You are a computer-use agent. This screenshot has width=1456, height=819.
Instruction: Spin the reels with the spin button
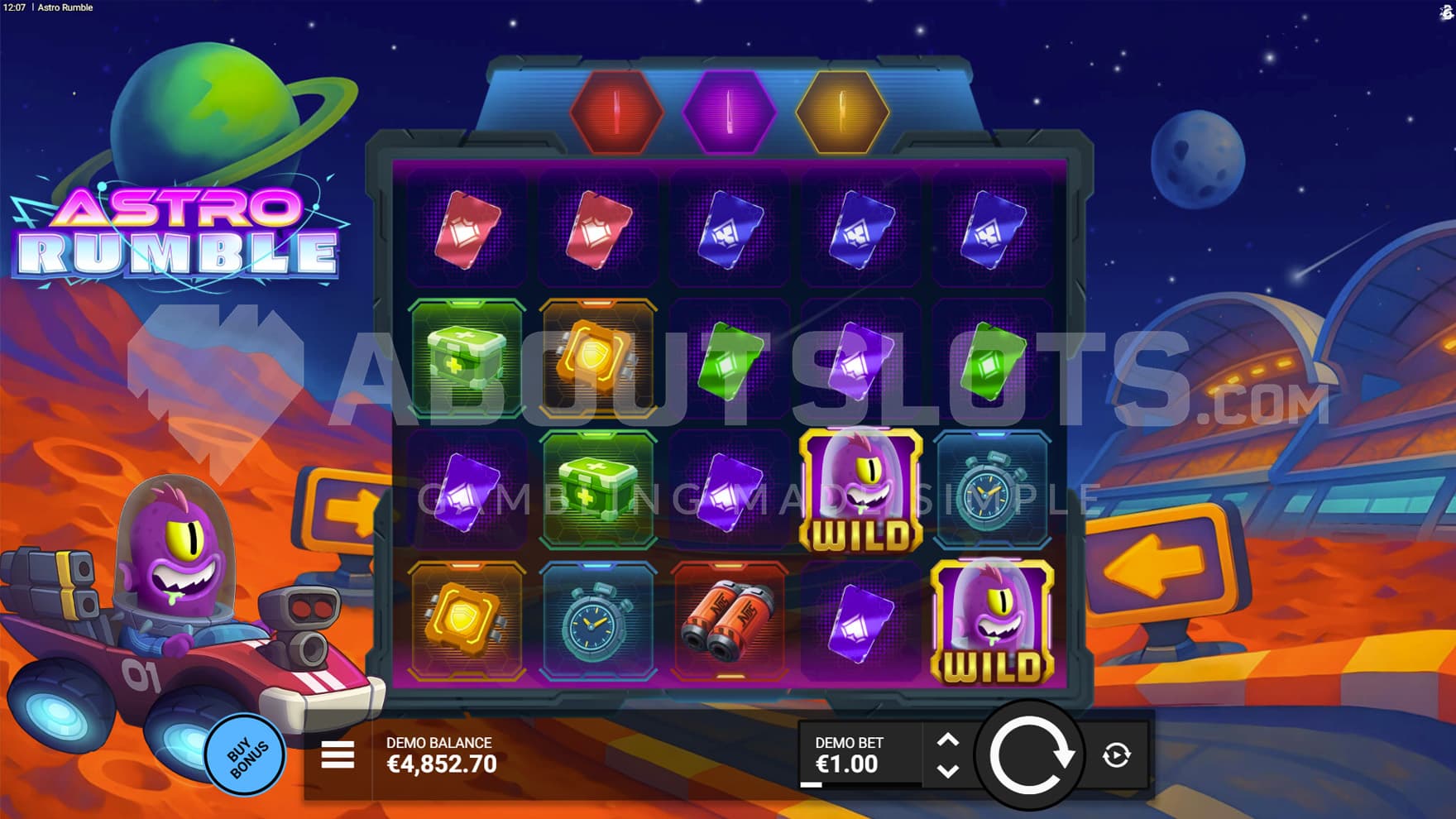[x=1030, y=754]
